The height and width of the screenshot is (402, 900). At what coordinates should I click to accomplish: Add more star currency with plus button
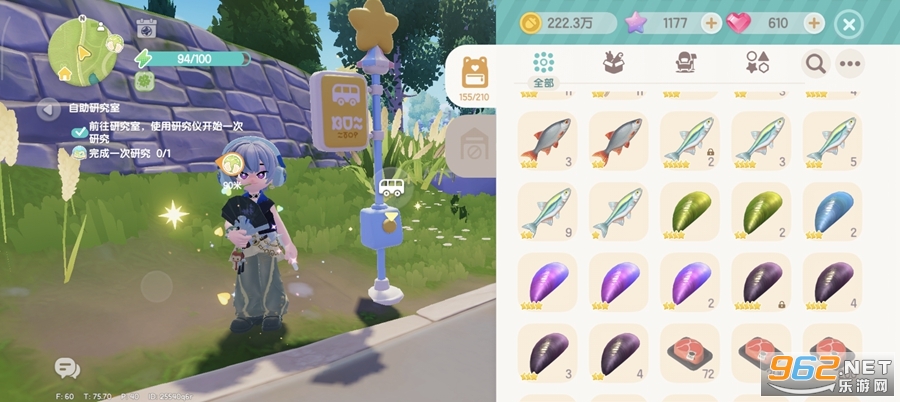tap(711, 24)
